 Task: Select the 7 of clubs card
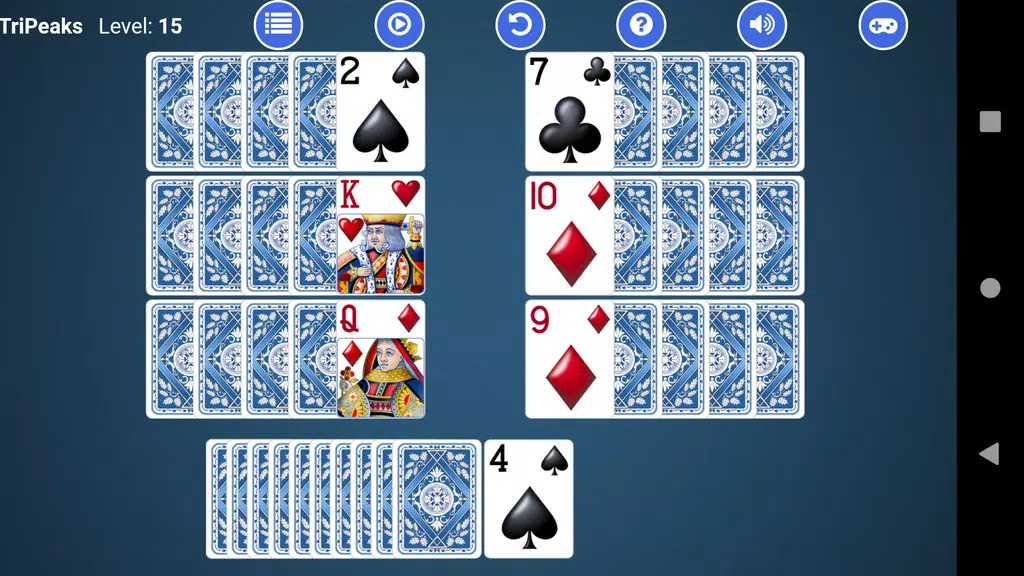pyautogui.click(x=569, y=112)
